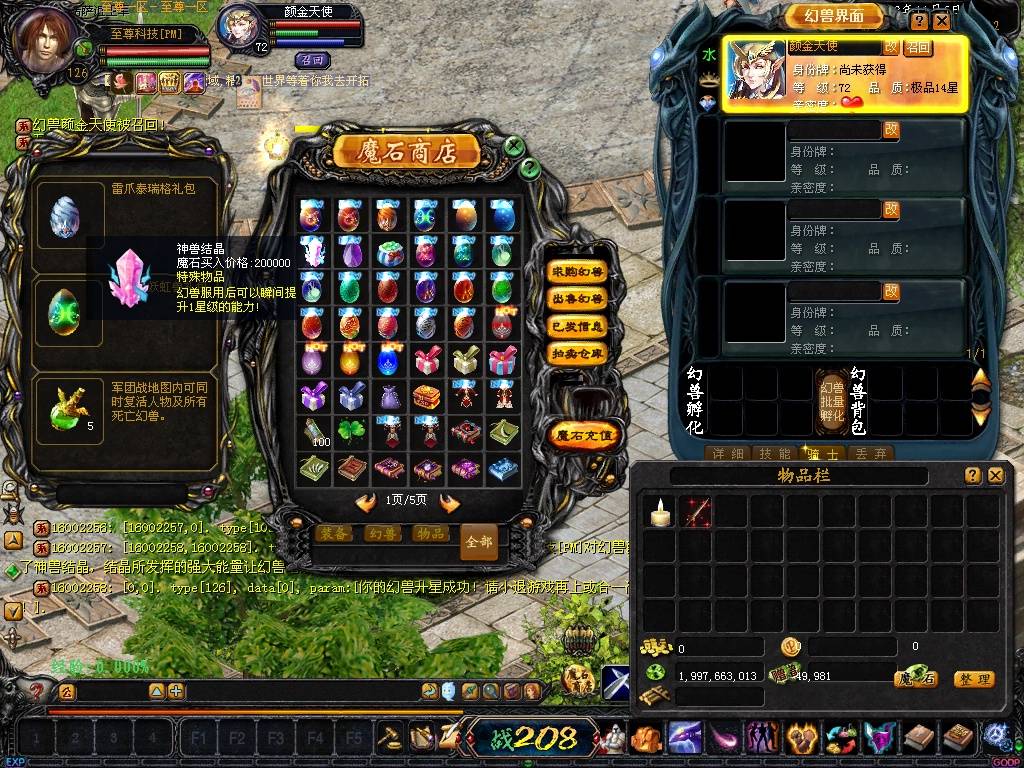Close the 幻兽界面 pet window
1024x768 pixels.
pyautogui.click(x=942, y=20)
